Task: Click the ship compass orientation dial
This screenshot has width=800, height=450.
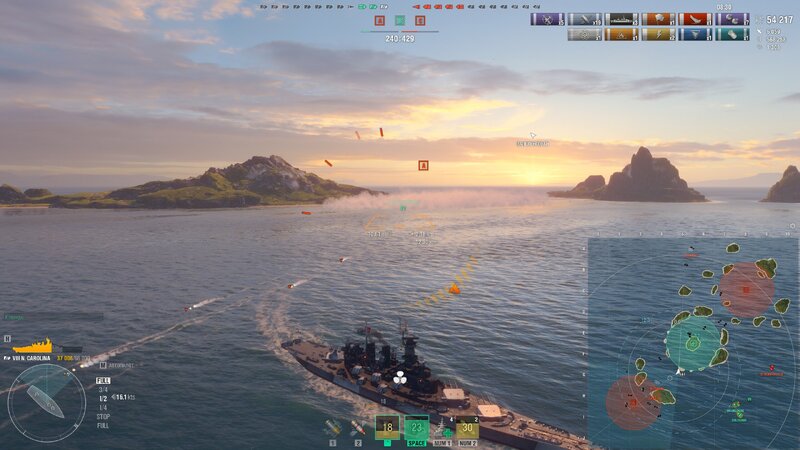Action: (46, 402)
